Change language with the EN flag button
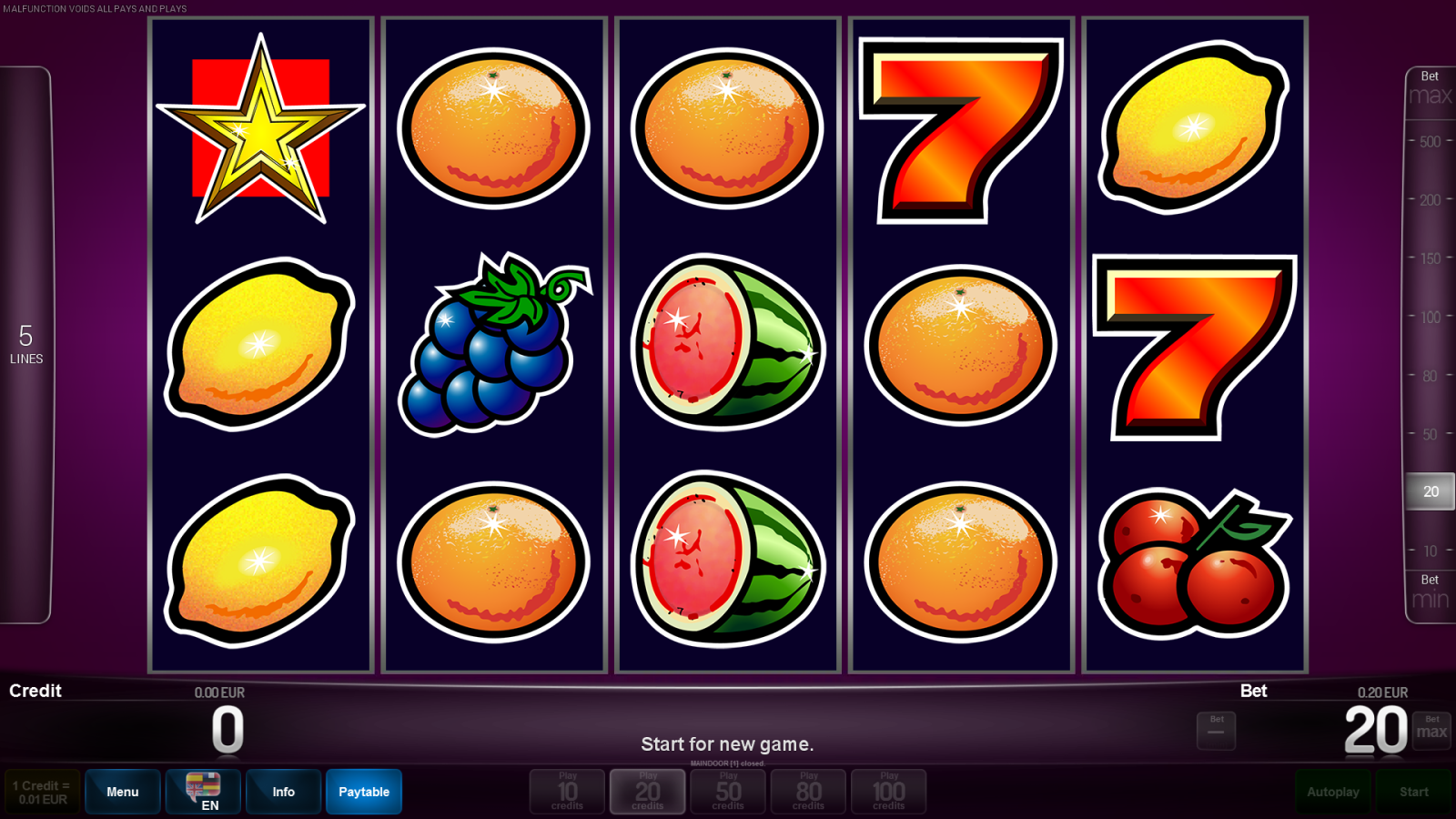The height and width of the screenshot is (819, 1456). click(x=203, y=792)
